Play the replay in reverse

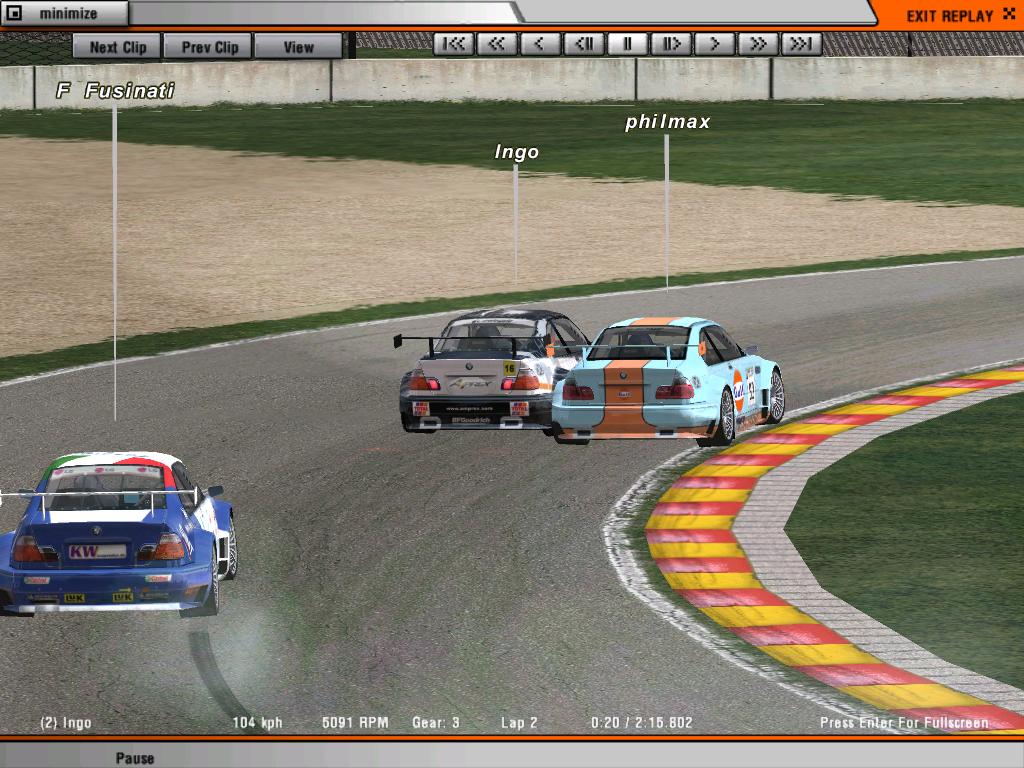pyautogui.click(x=540, y=44)
